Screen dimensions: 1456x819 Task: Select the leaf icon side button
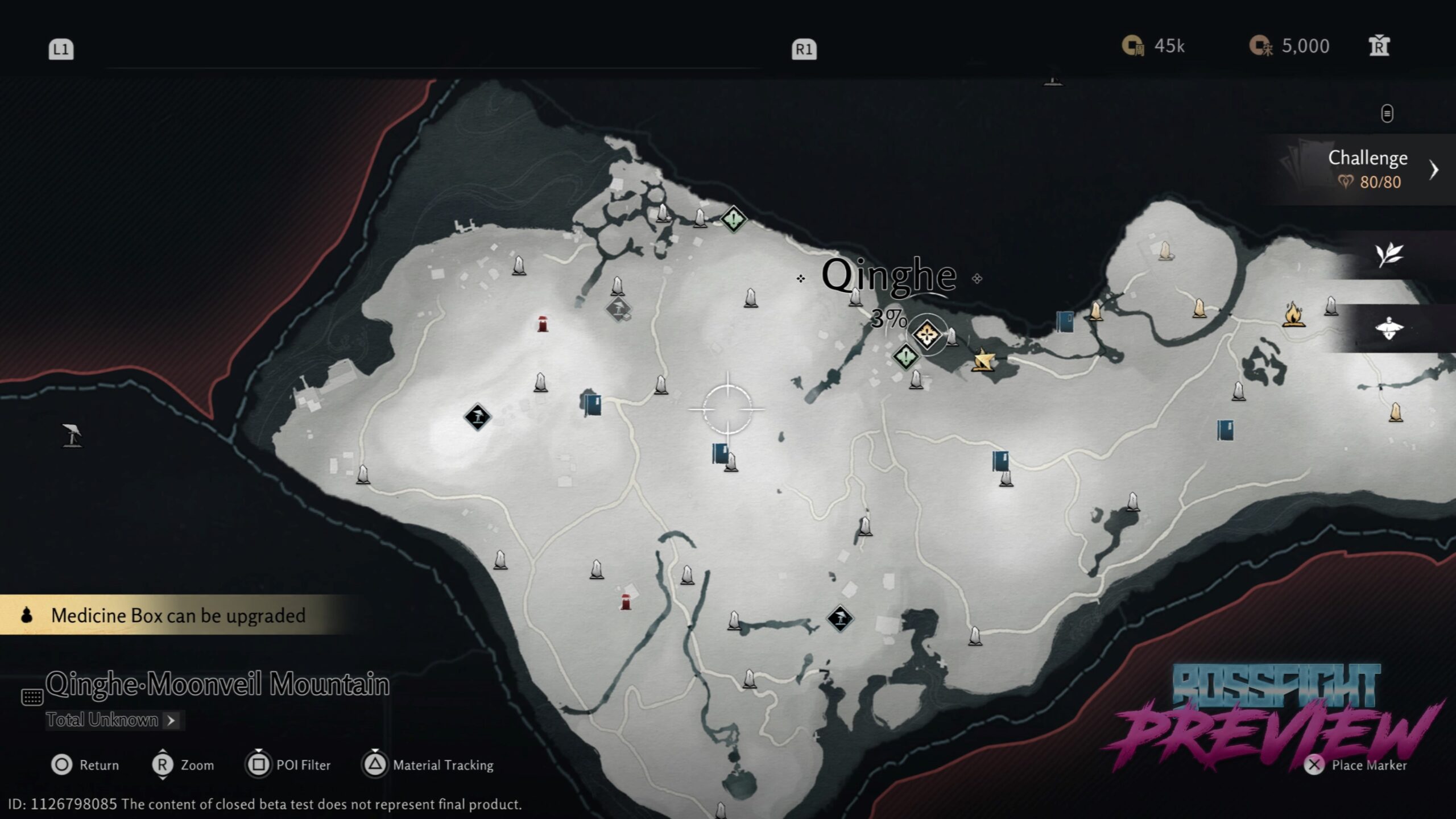1389,255
